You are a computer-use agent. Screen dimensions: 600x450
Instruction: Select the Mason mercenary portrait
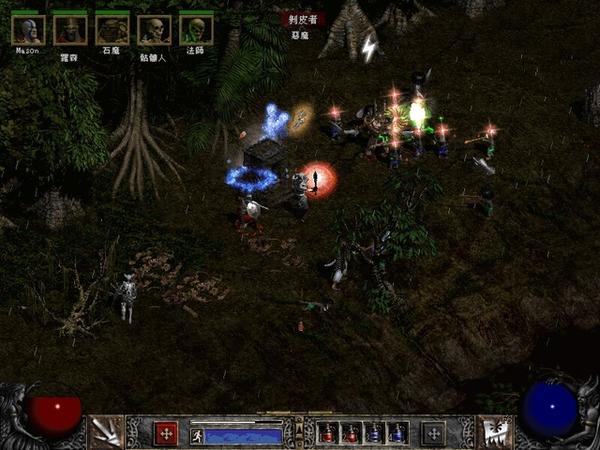pyautogui.click(x=28, y=30)
